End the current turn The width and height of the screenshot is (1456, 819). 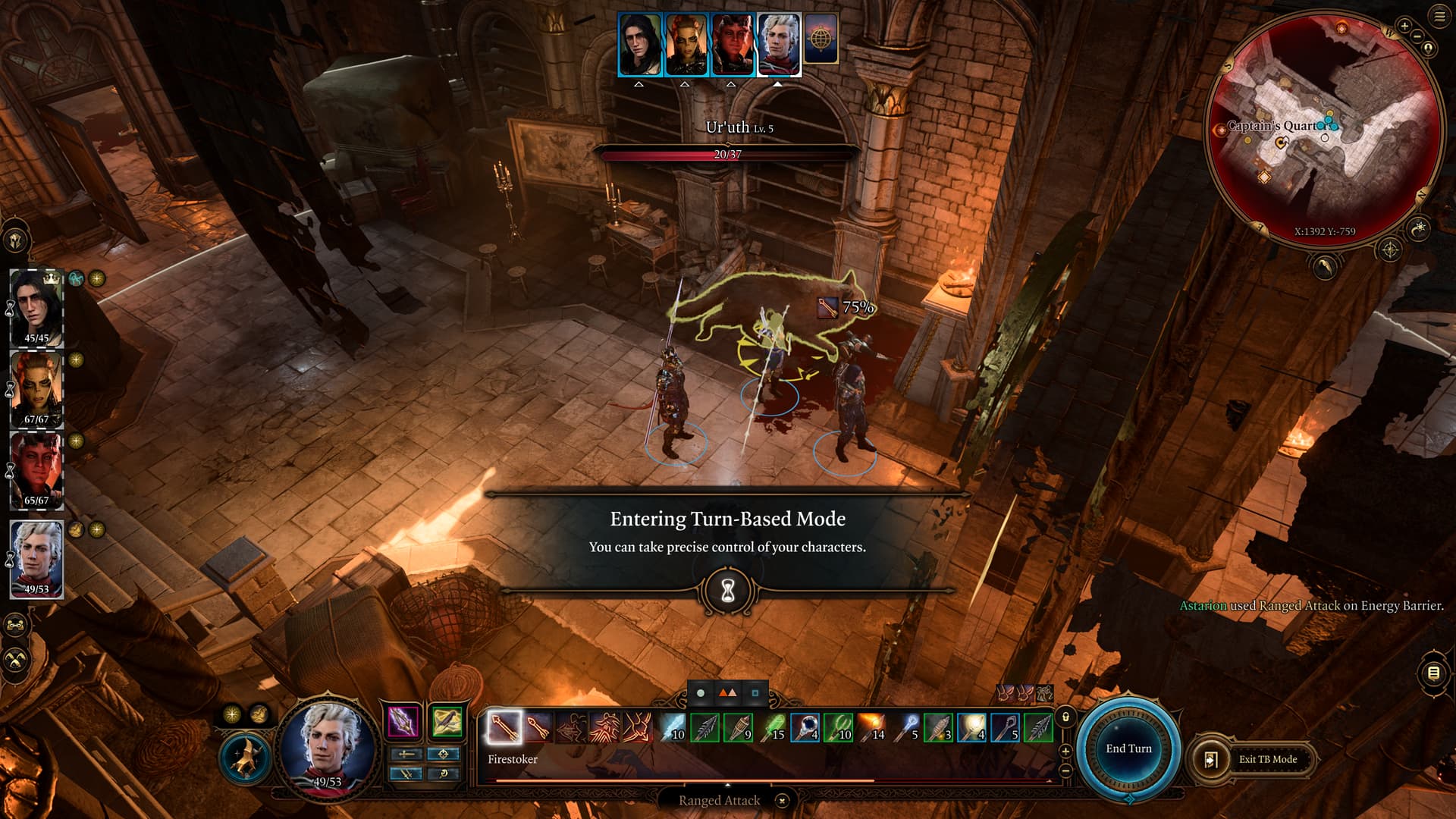tap(1128, 748)
